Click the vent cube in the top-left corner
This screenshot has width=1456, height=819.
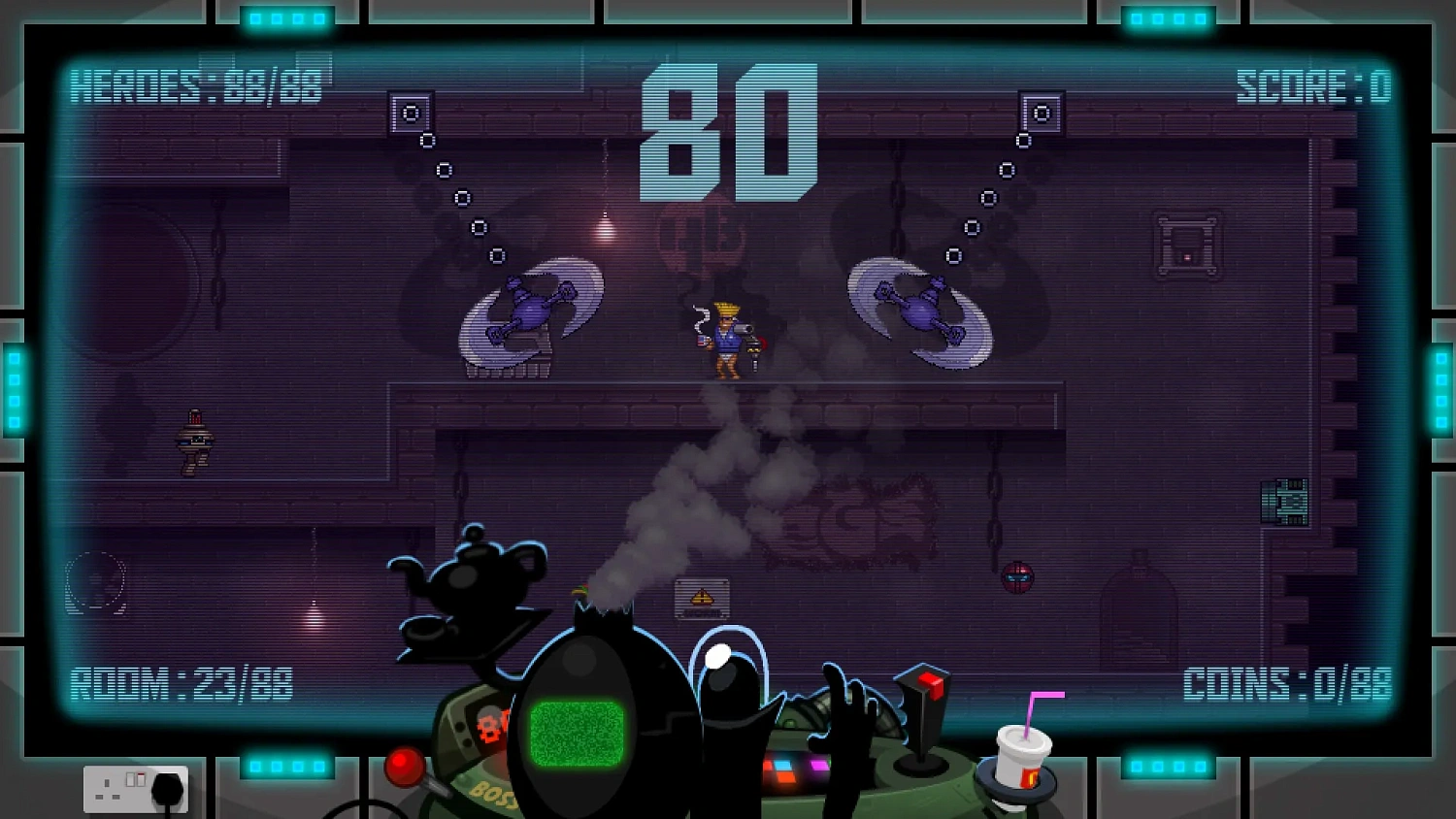(413, 110)
